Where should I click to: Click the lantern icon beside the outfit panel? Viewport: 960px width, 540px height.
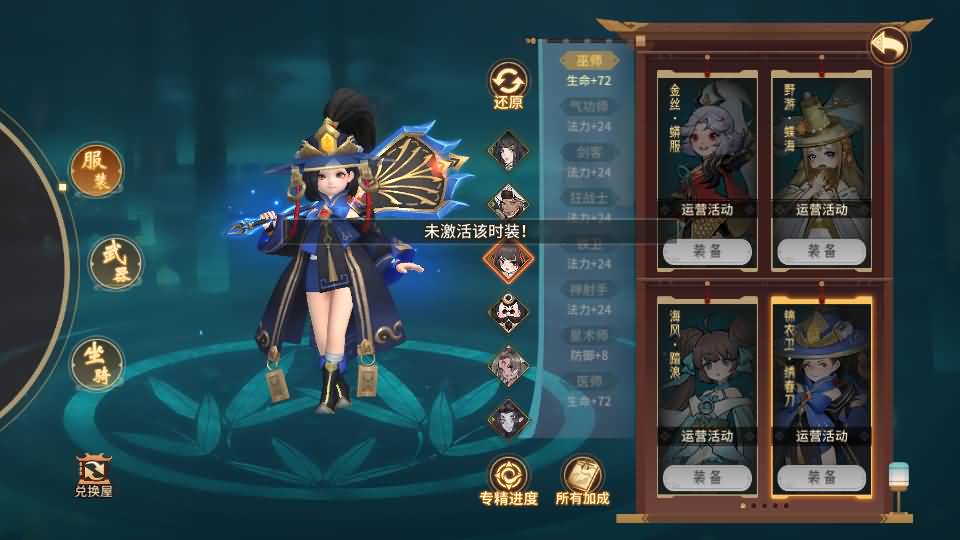click(898, 481)
